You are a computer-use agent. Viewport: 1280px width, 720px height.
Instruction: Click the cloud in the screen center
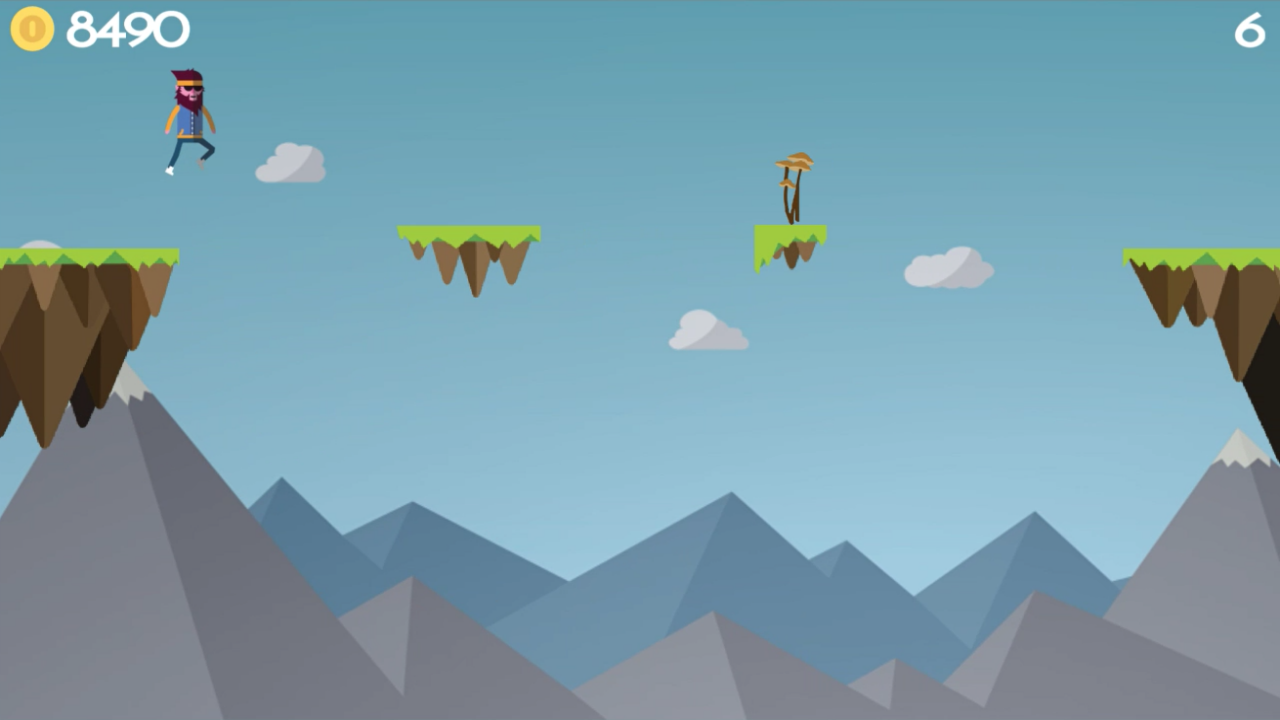[x=708, y=333]
